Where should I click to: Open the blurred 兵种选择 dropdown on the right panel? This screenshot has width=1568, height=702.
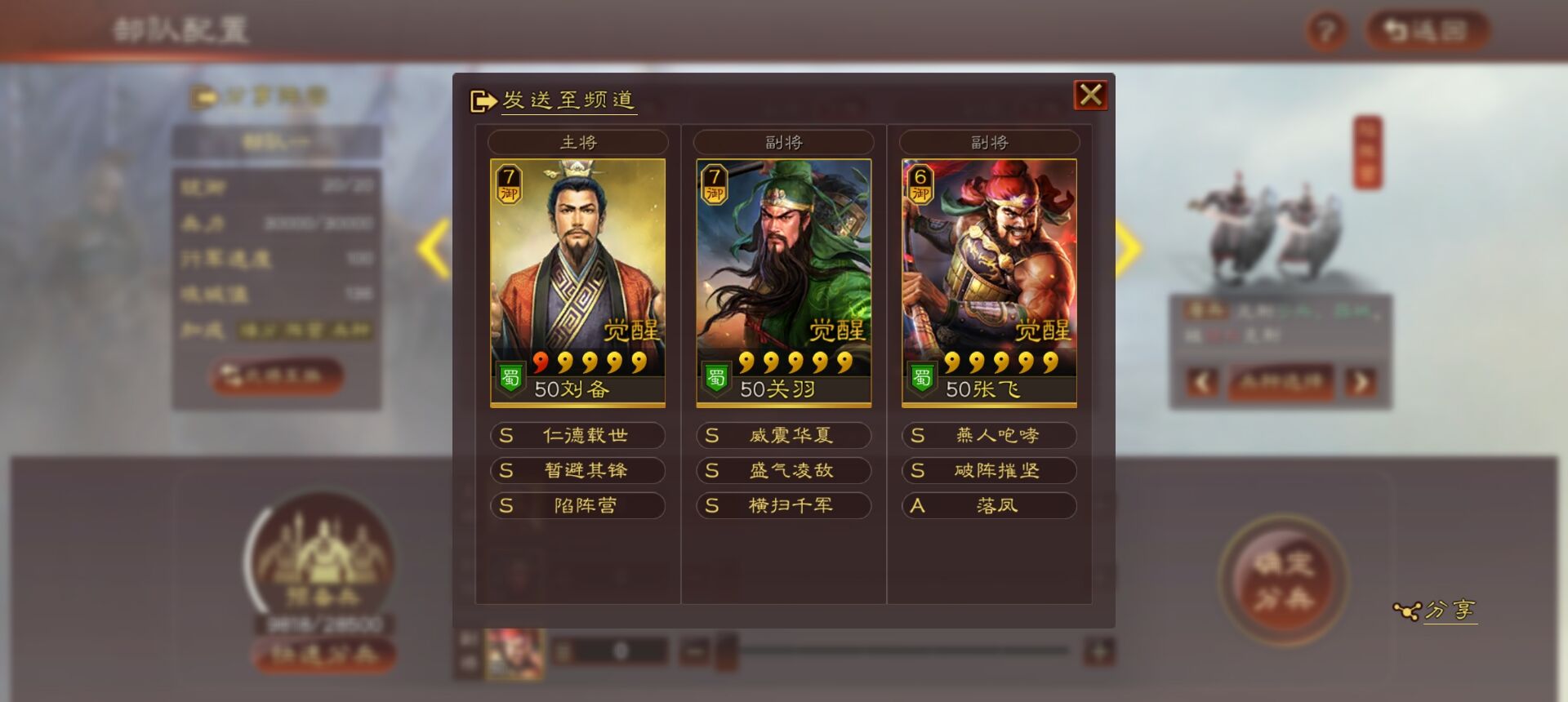1282,381
